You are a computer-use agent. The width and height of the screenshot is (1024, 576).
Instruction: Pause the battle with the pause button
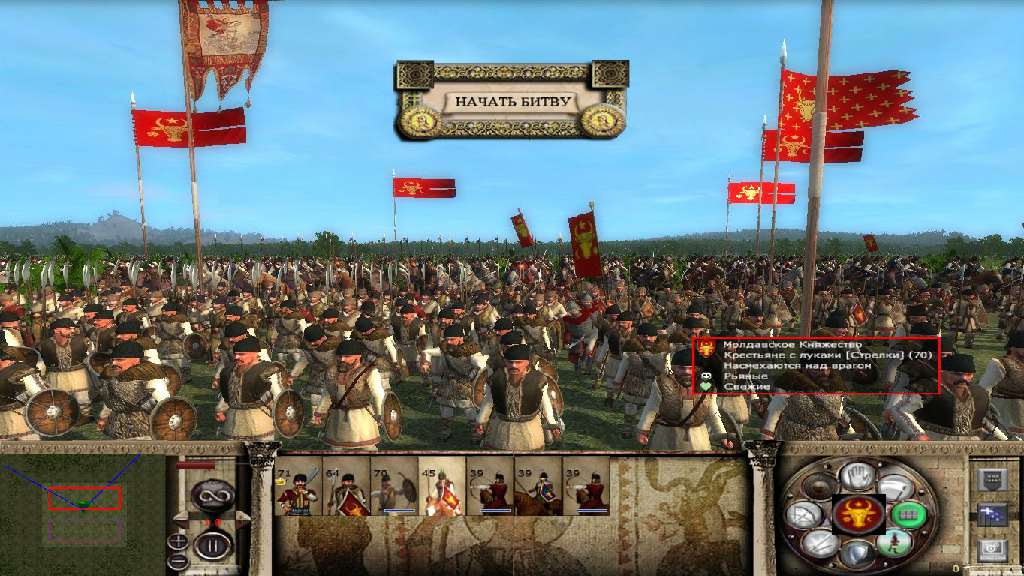click(212, 546)
